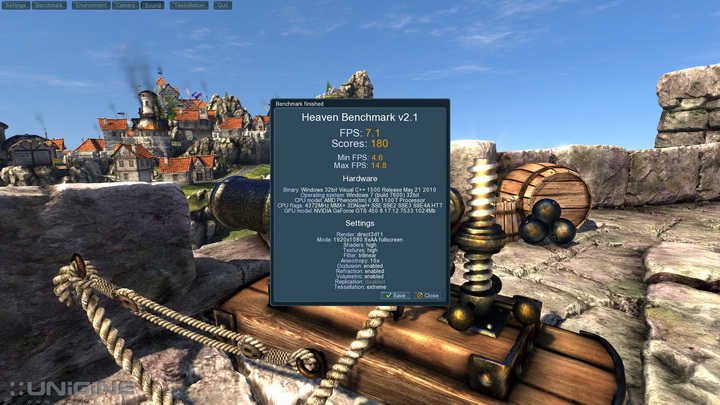720x405 pixels.
Task: Open the Settings menu in top bar
Action: click(x=15, y=5)
